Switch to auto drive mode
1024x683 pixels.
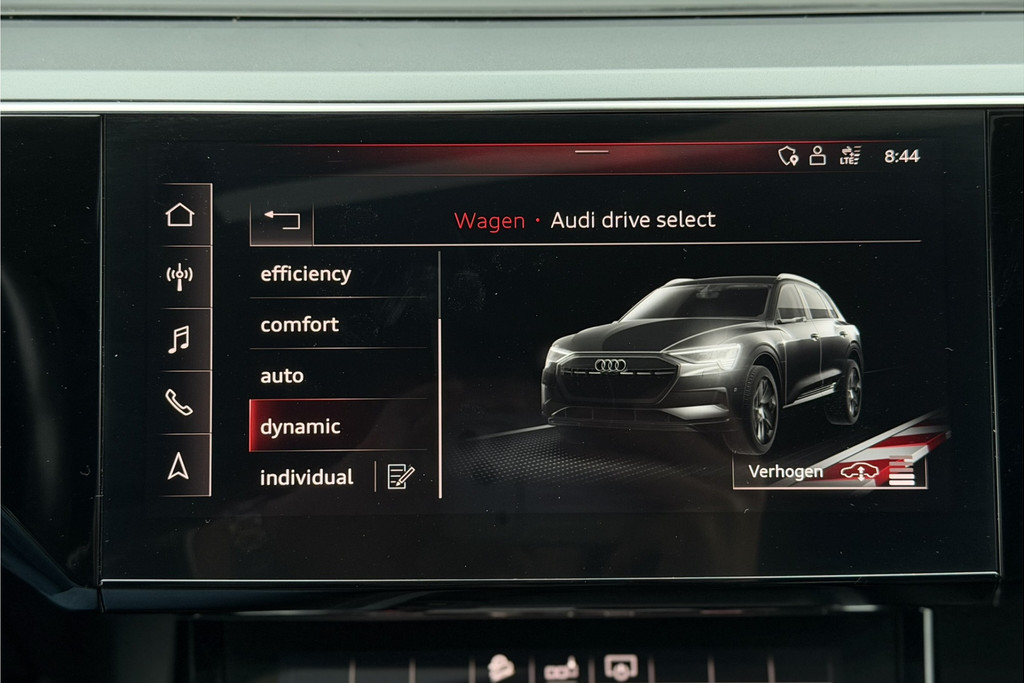(x=282, y=376)
